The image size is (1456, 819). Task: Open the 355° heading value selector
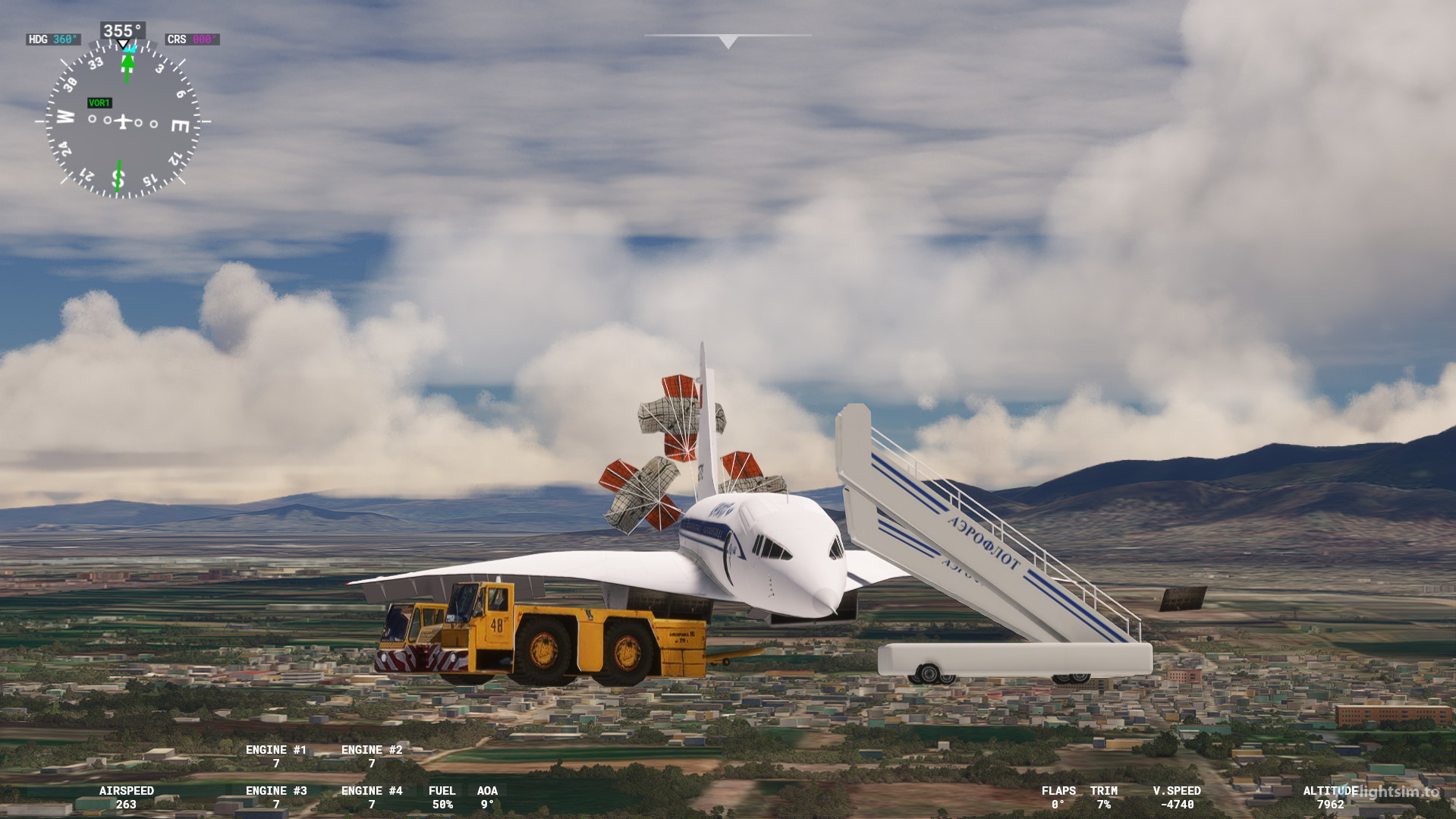click(121, 31)
